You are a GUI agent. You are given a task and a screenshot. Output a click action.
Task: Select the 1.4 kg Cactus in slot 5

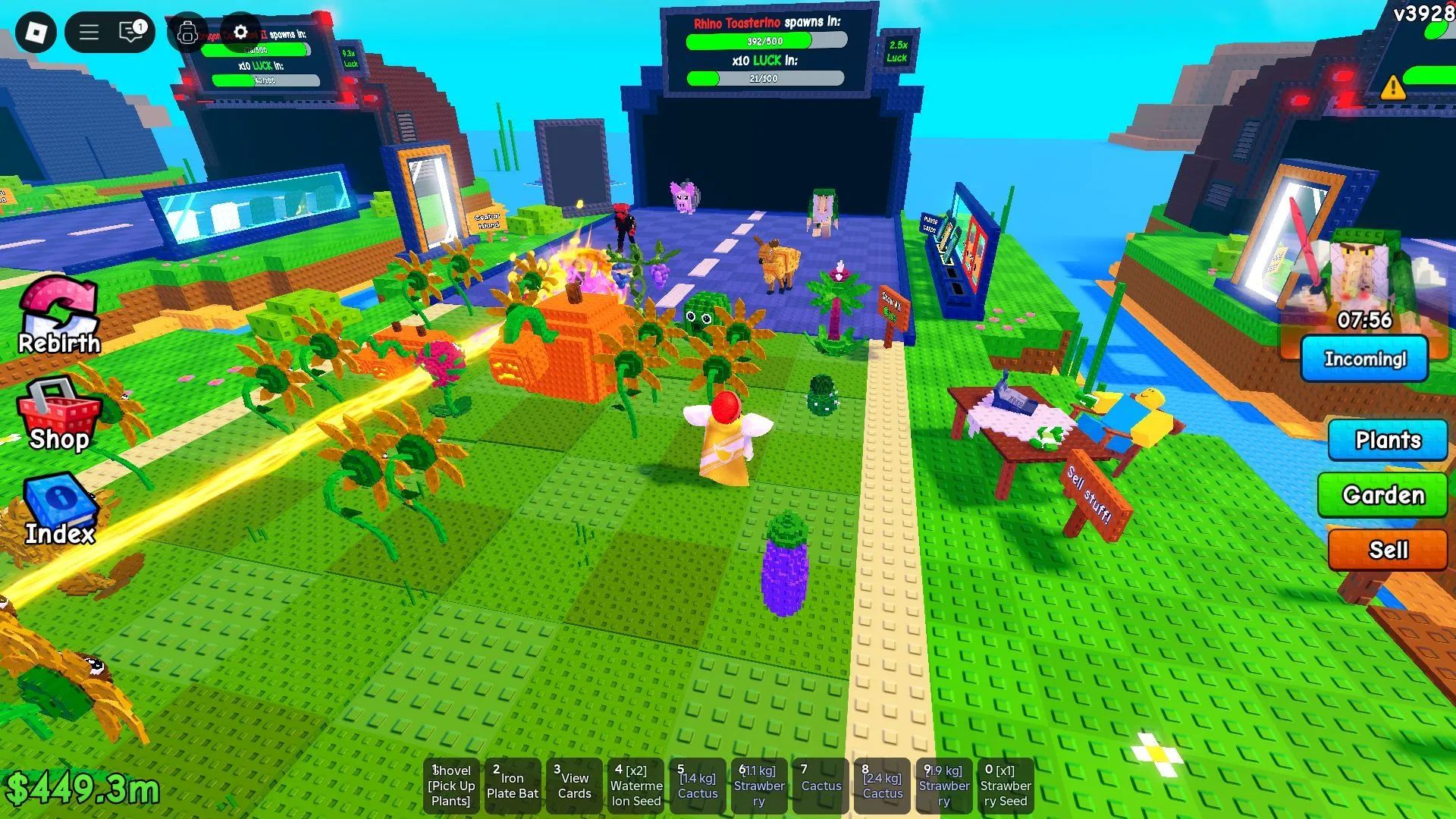point(697,785)
